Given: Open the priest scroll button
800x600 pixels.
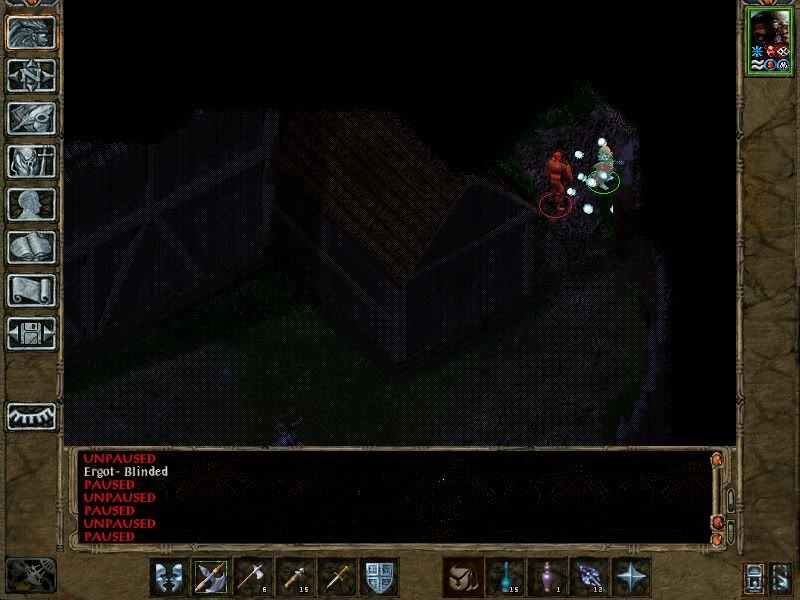Looking at the screenshot, I should [31, 290].
